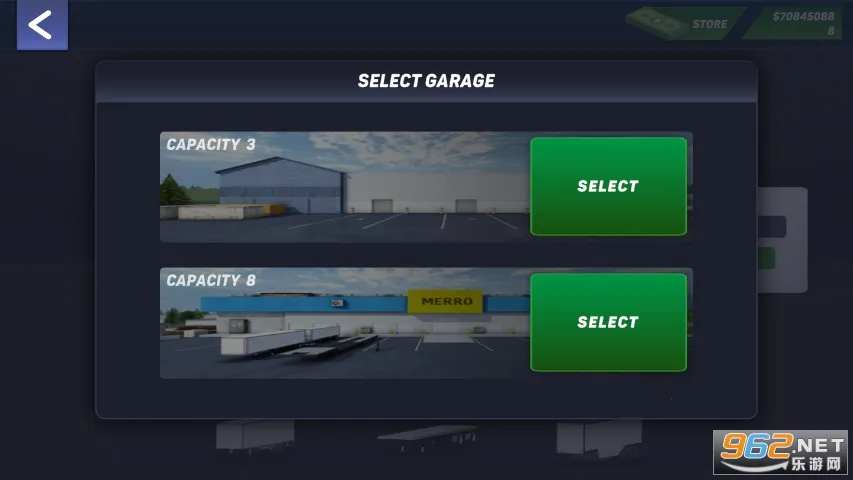This screenshot has width=853, height=480.
Task: Go back using the arrow button
Action: [41, 25]
